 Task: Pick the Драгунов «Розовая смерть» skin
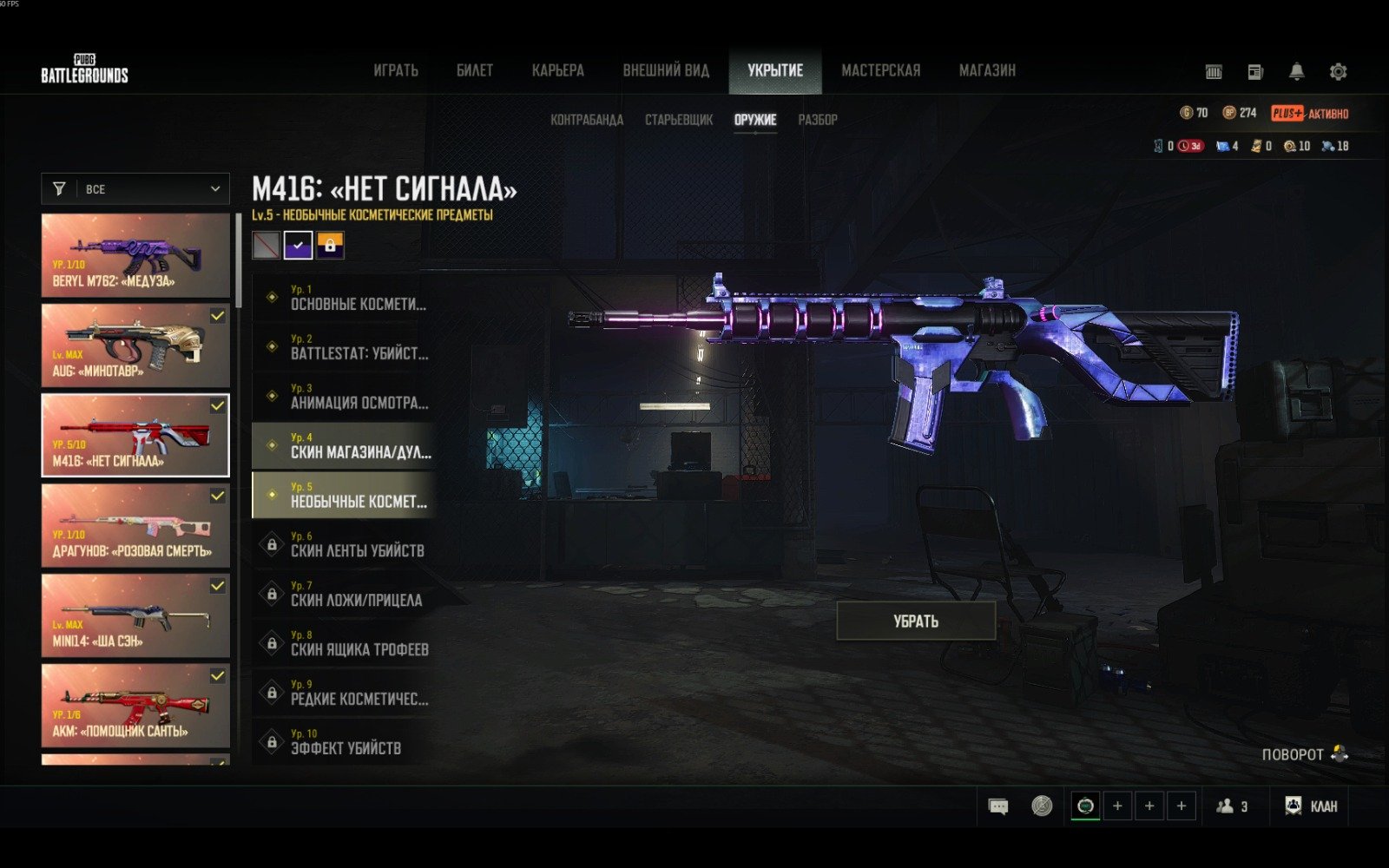click(135, 525)
